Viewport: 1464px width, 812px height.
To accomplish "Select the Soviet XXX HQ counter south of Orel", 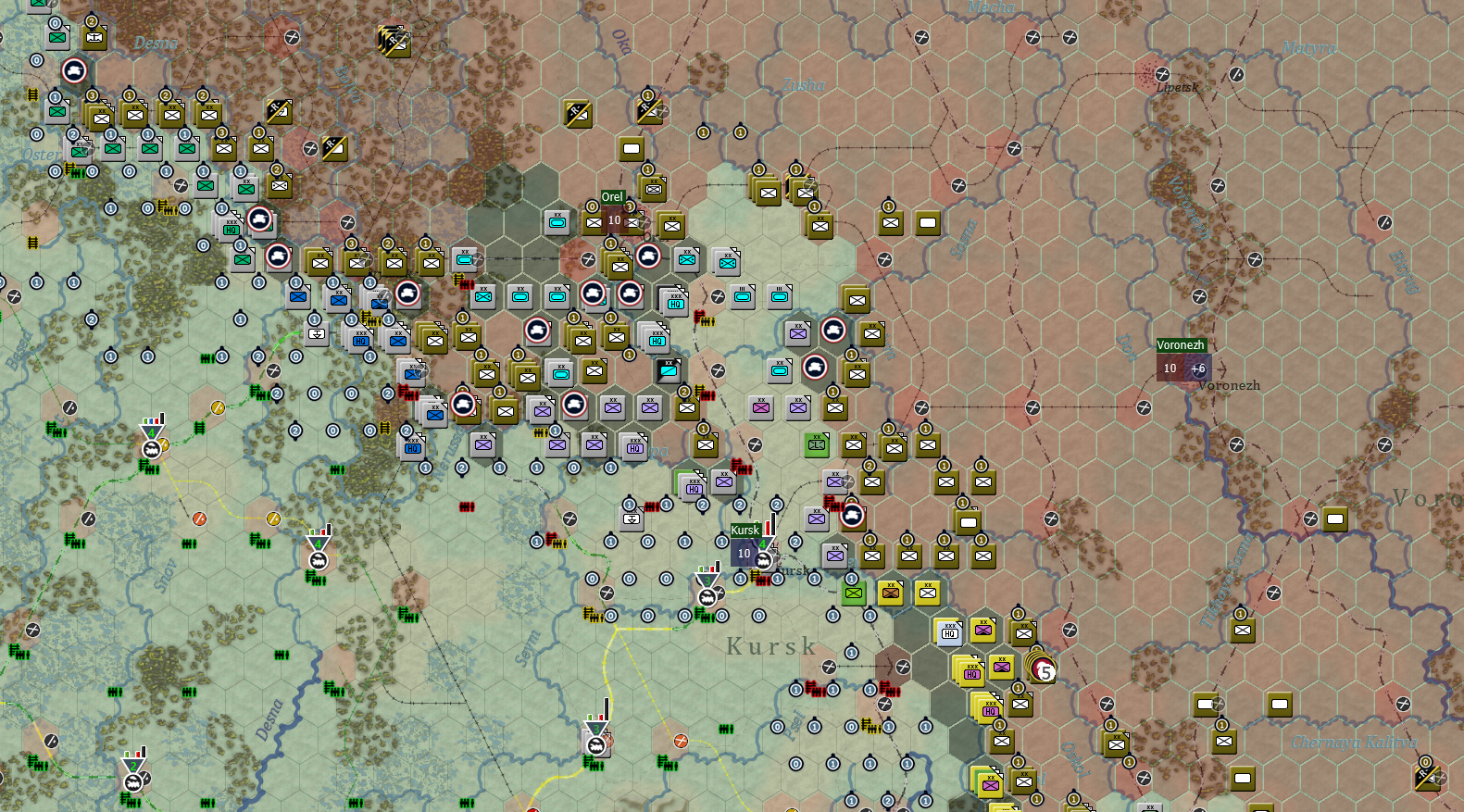I will [x=673, y=301].
